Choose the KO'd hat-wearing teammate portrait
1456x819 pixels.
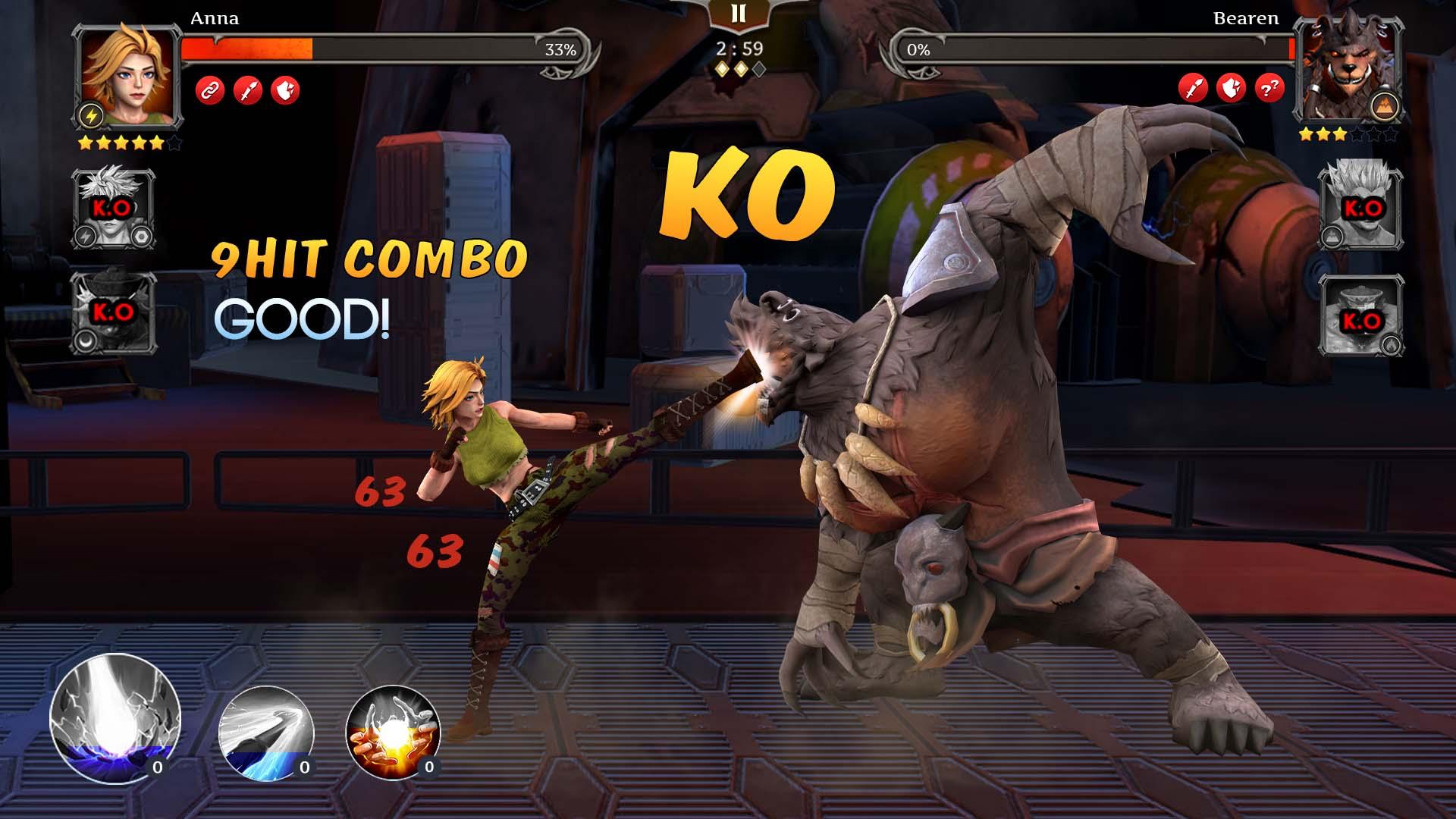coord(114,312)
